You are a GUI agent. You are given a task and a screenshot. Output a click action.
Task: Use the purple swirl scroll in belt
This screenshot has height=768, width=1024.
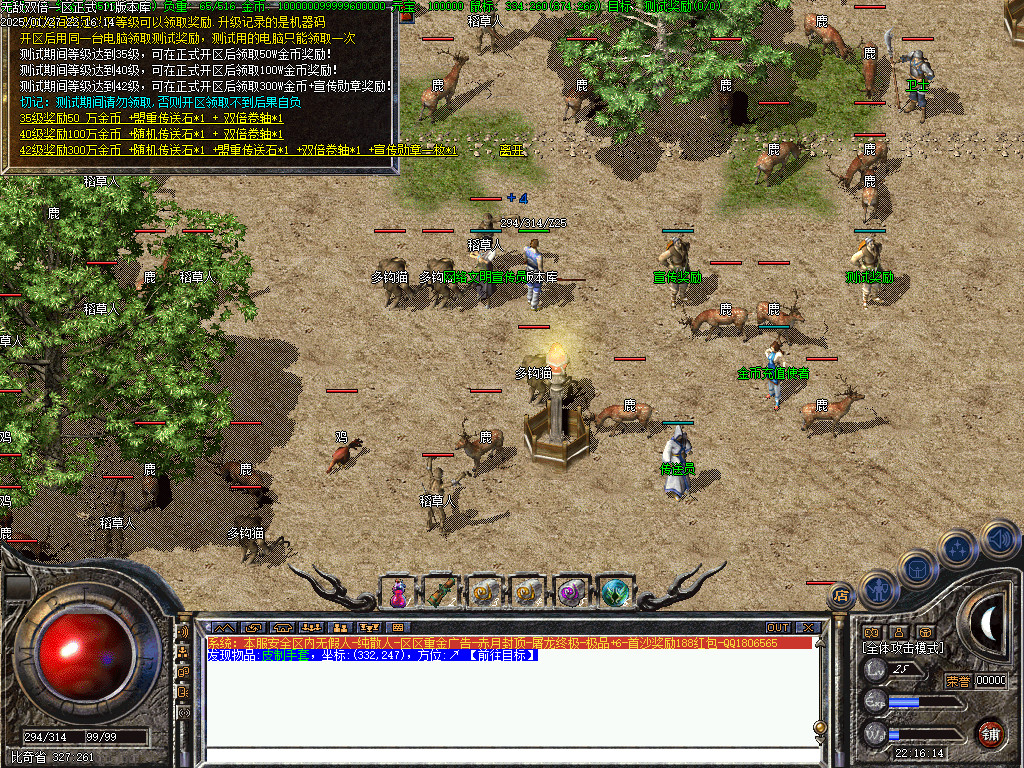572,593
